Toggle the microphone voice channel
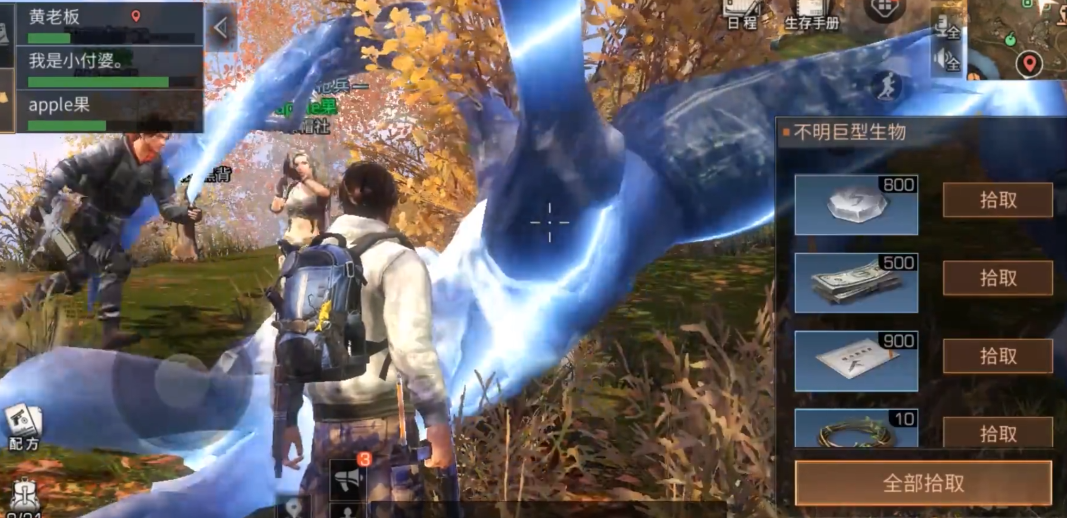1067x518 pixels. click(x=946, y=27)
